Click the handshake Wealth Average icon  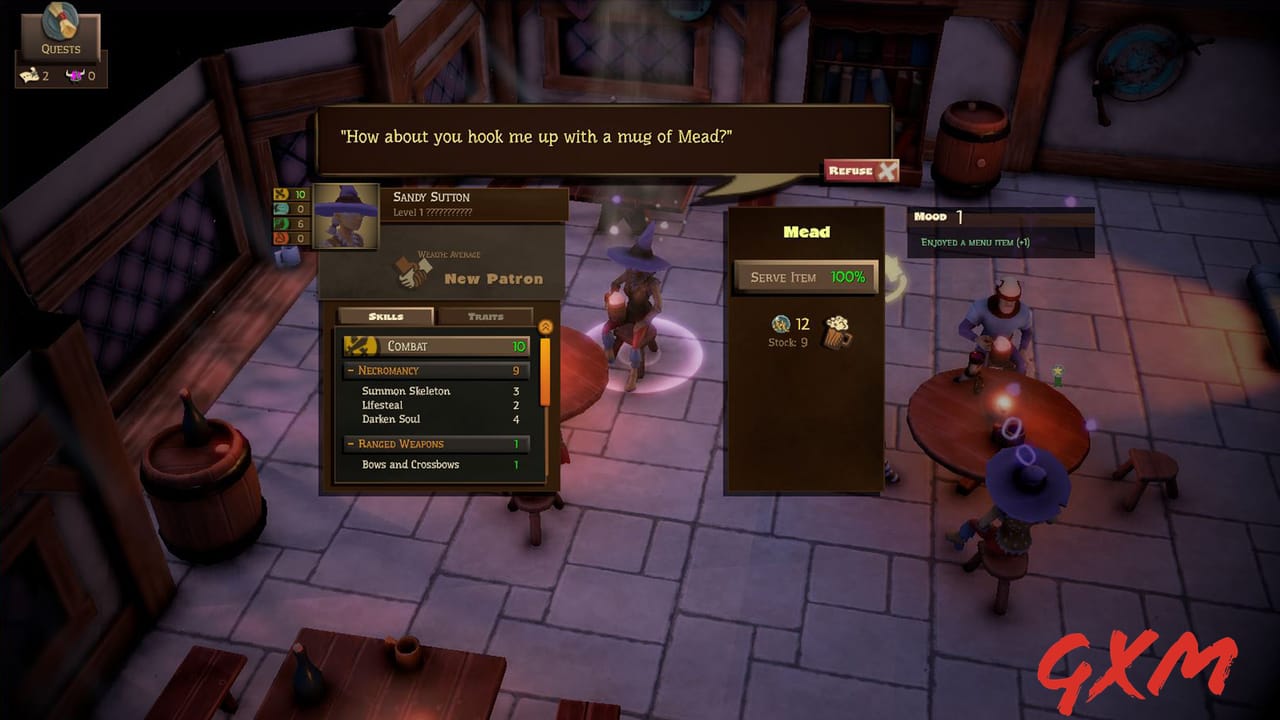(412, 272)
